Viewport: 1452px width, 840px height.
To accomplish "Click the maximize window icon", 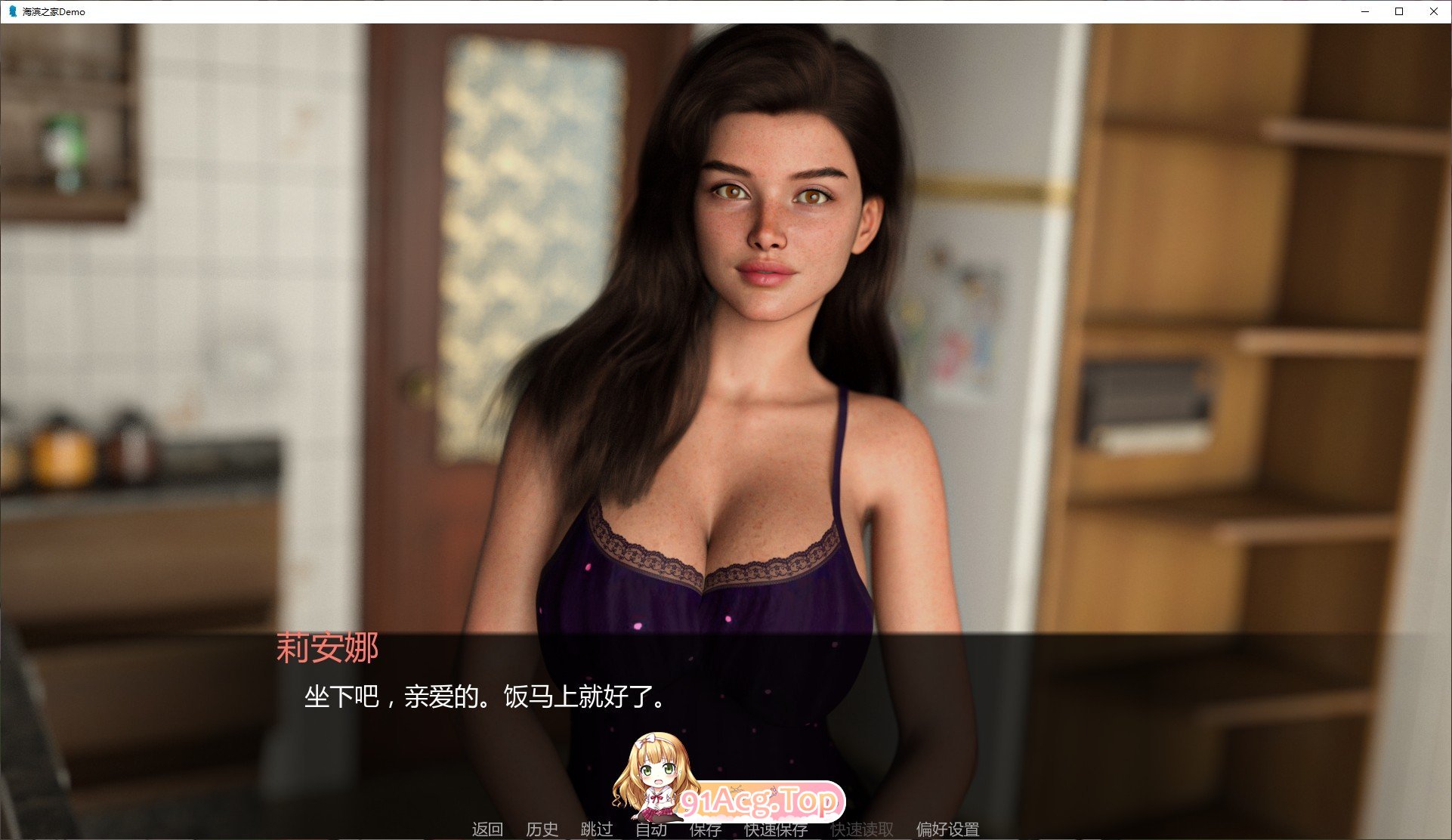I will click(x=1398, y=11).
